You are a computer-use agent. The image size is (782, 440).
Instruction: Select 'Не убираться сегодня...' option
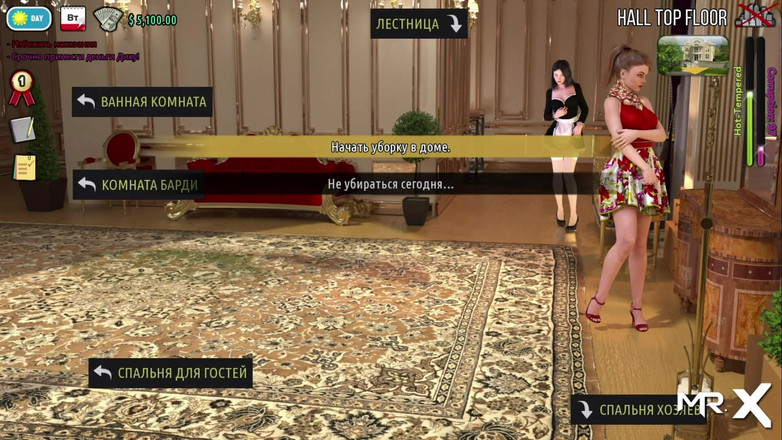coord(390,184)
